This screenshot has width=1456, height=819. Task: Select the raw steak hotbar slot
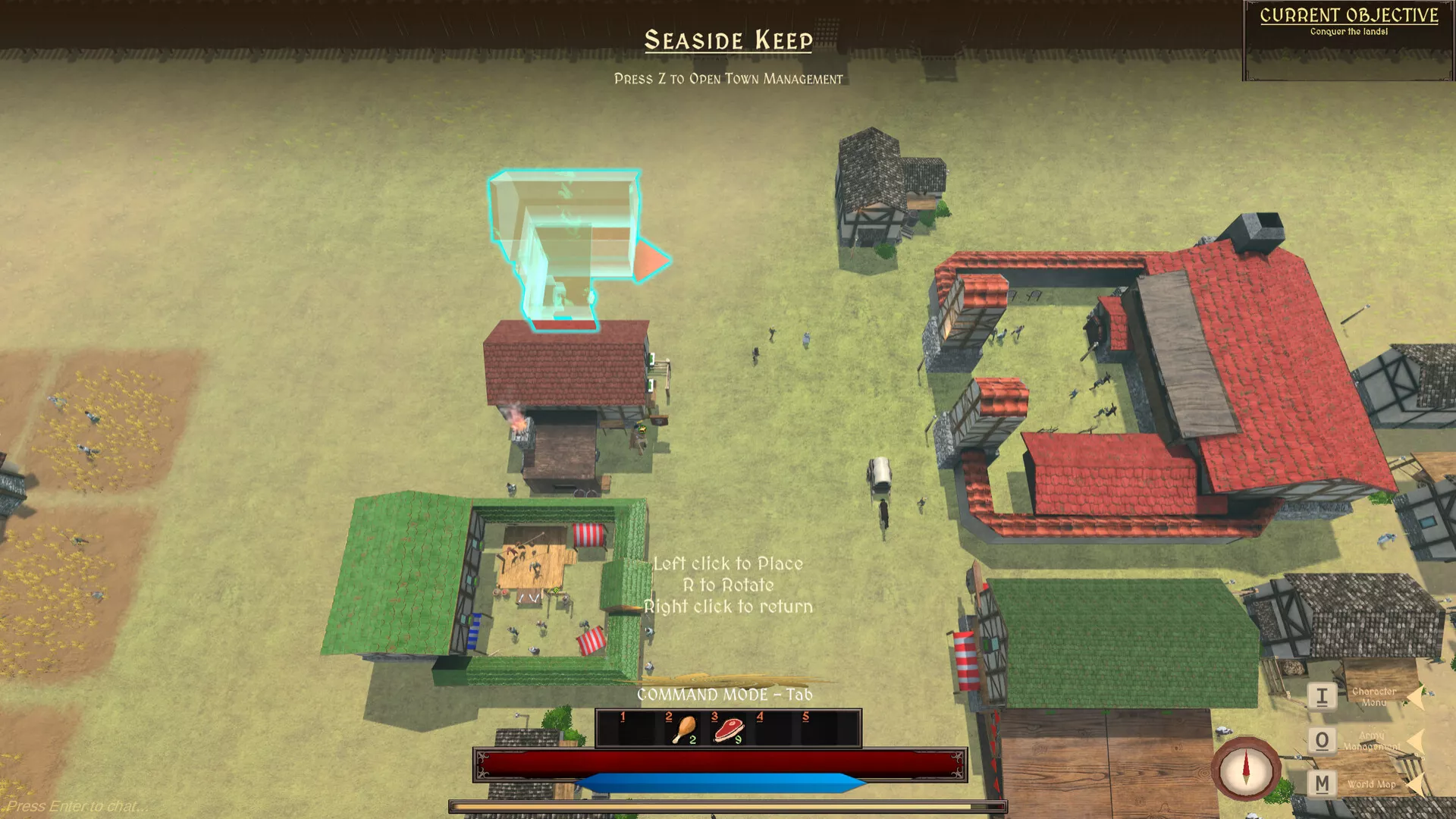(x=729, y=729)
